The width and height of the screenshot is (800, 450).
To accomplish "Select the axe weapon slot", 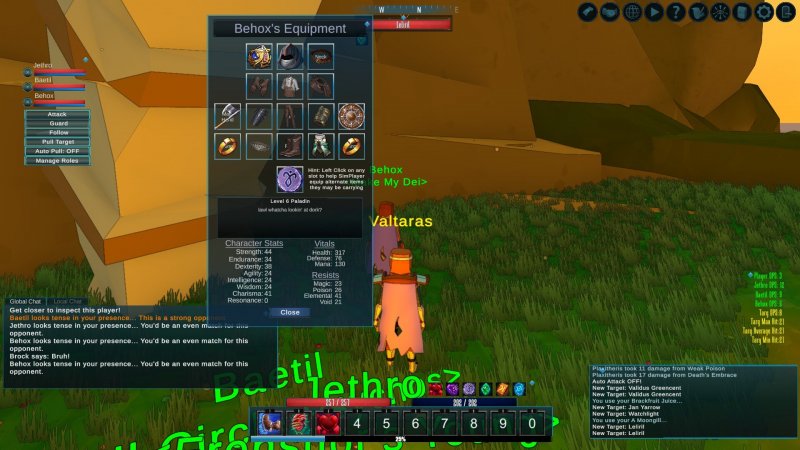I will coord(228,116).
